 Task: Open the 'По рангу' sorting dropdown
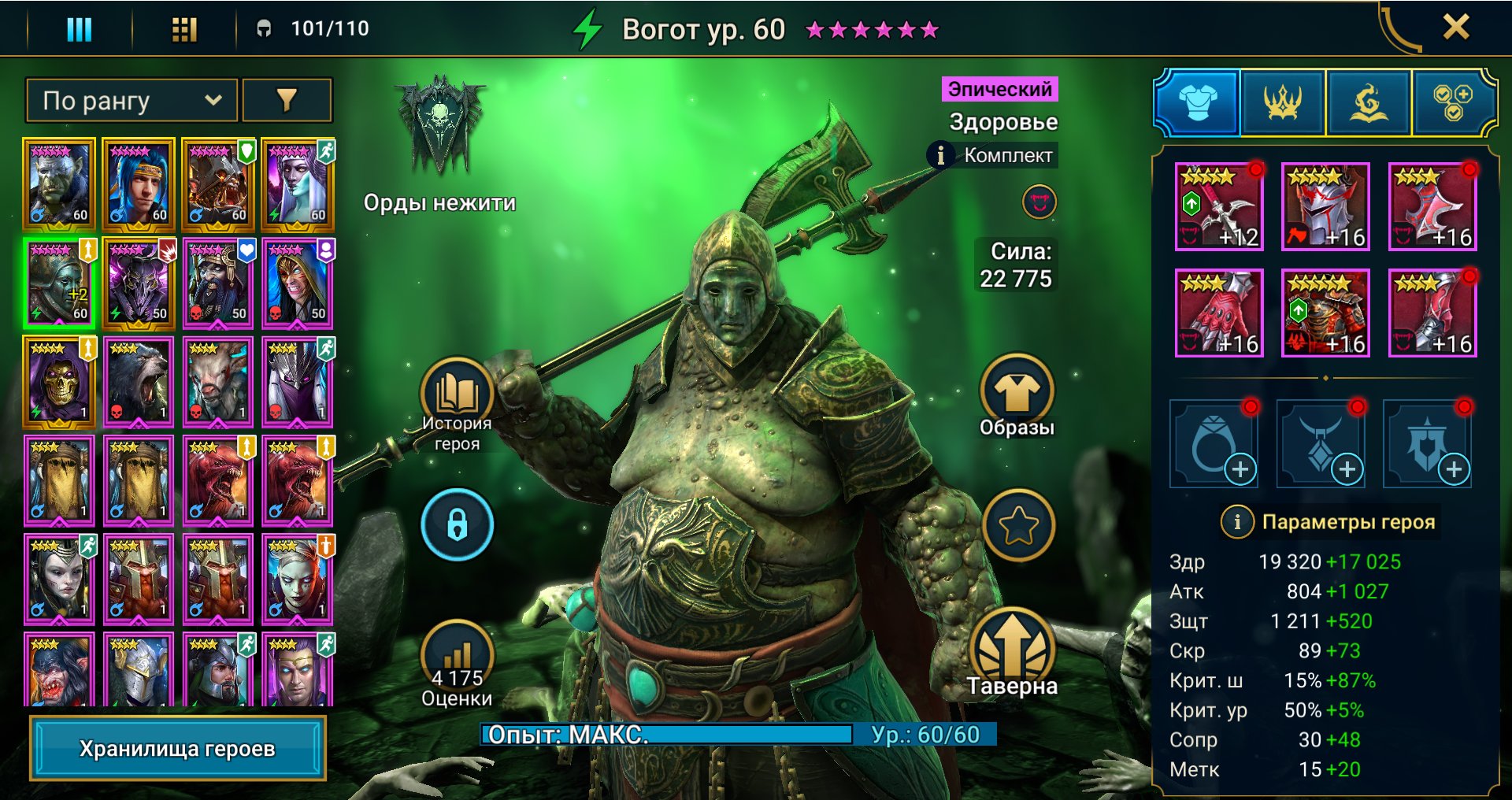point(131,101)
